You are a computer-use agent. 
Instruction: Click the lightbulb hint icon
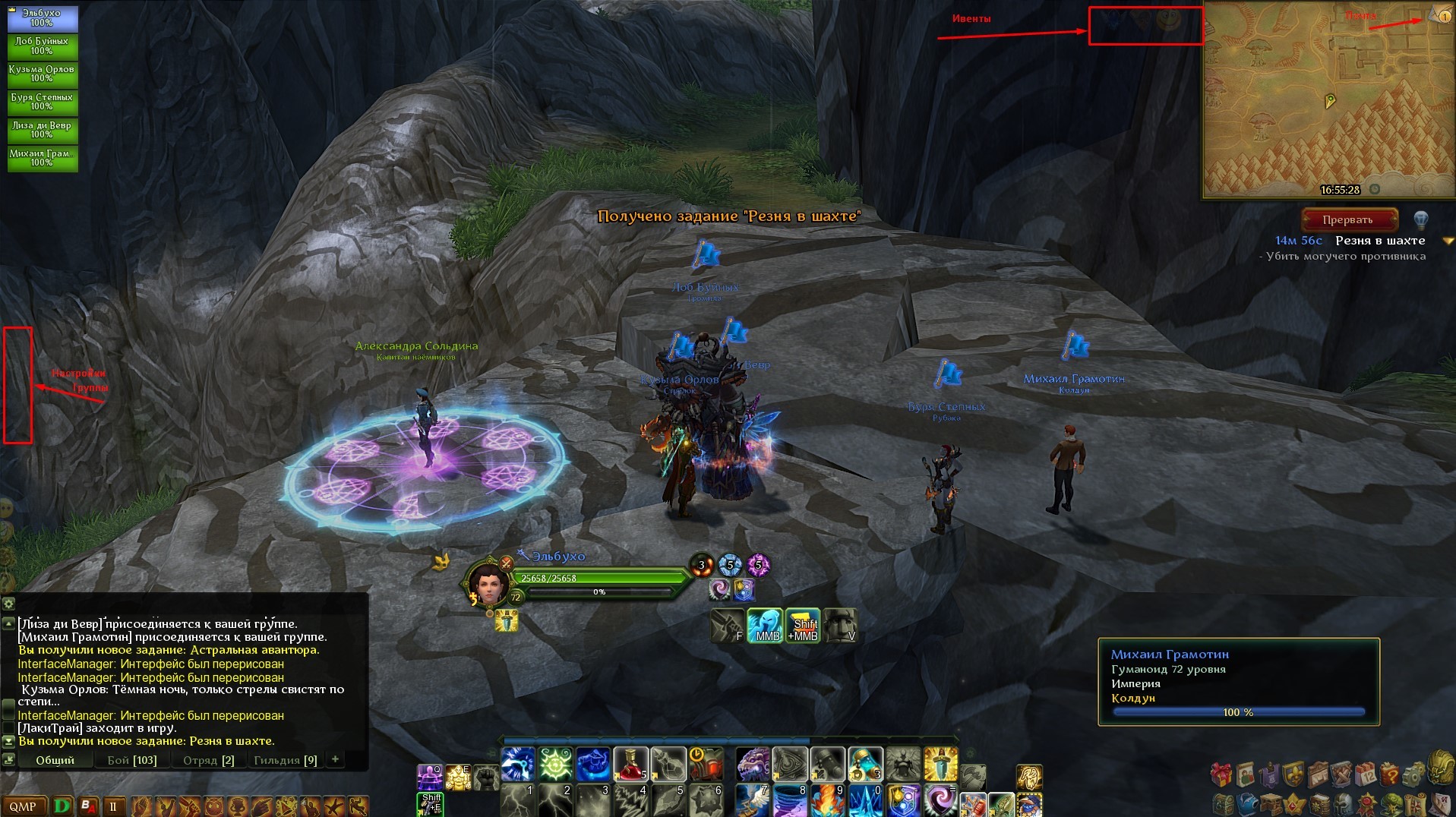(x=1420, y=220)
